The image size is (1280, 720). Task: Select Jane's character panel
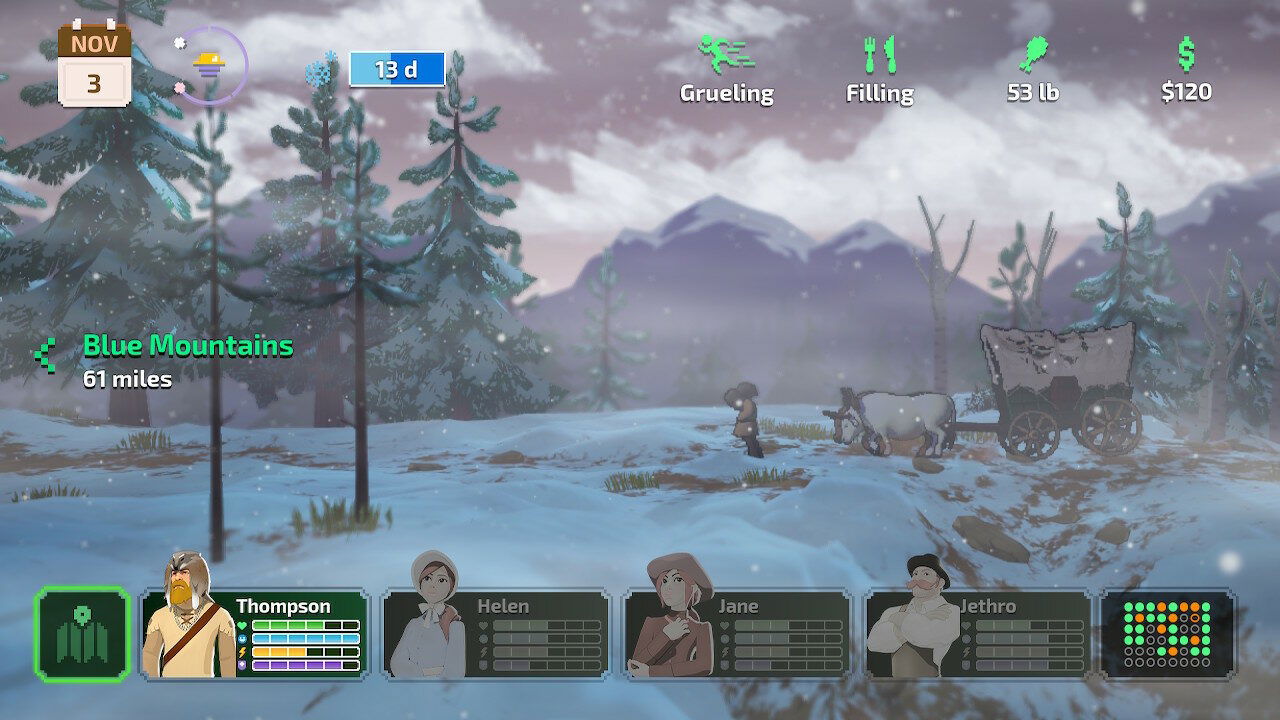[x=737, y=634]
